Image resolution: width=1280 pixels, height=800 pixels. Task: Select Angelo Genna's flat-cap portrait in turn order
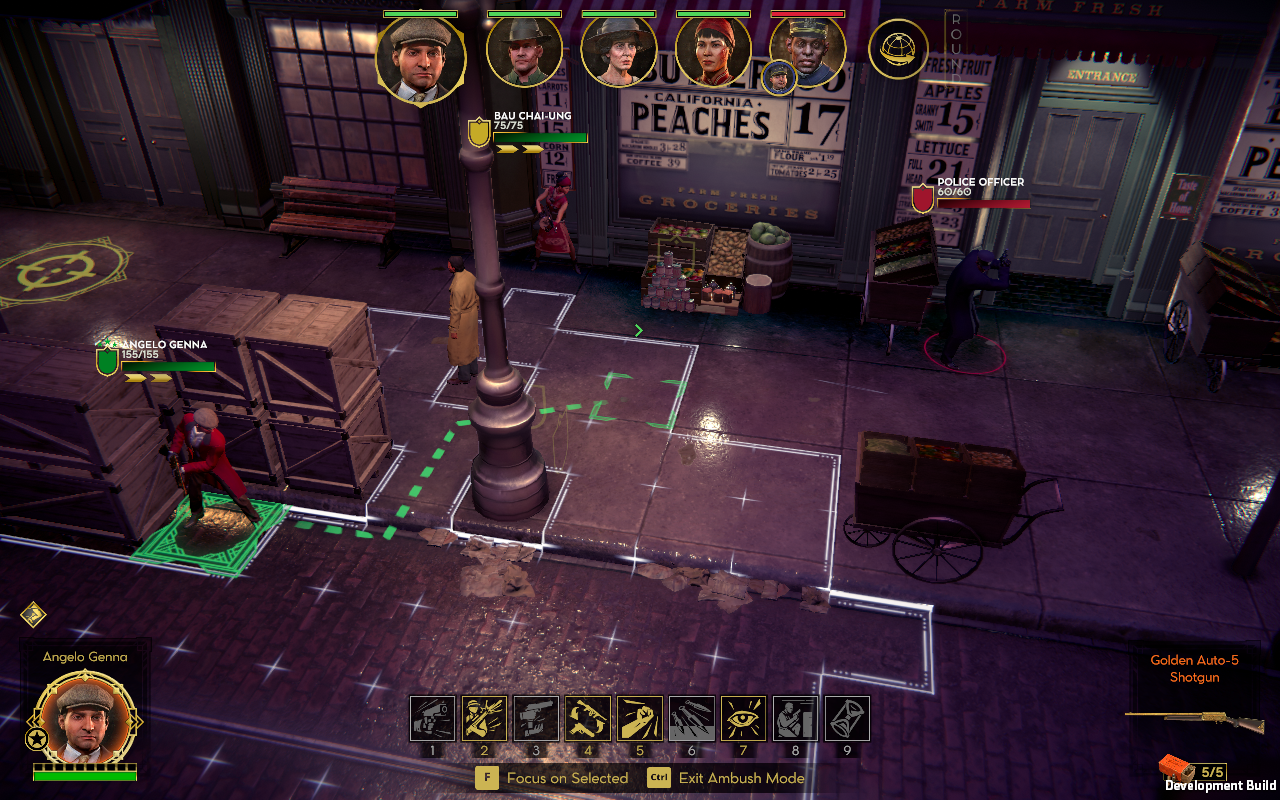point(421,59)
